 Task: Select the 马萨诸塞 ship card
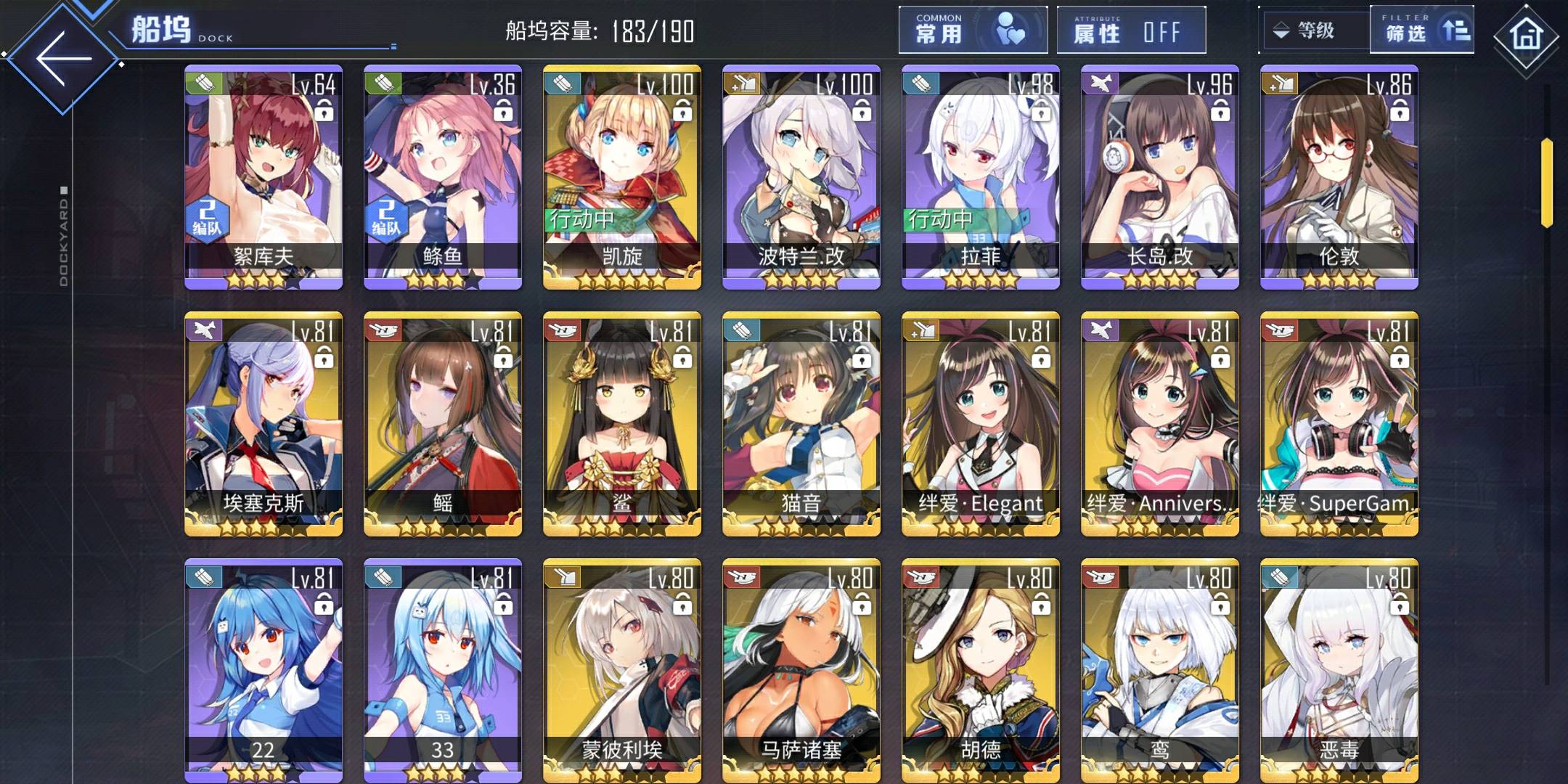(x=801, y=671)
